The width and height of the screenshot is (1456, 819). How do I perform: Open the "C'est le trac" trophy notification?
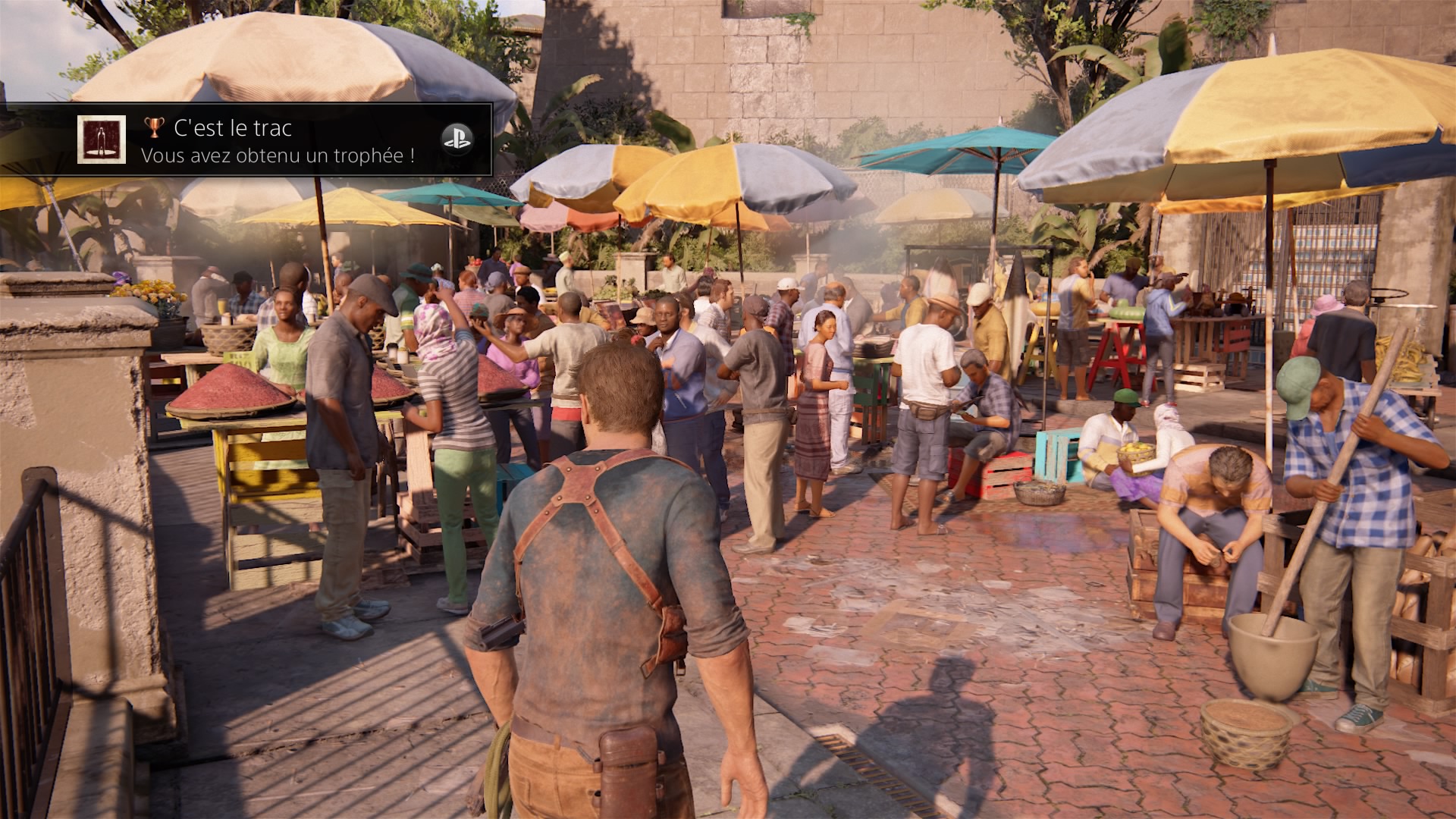[x=278, y=141]
